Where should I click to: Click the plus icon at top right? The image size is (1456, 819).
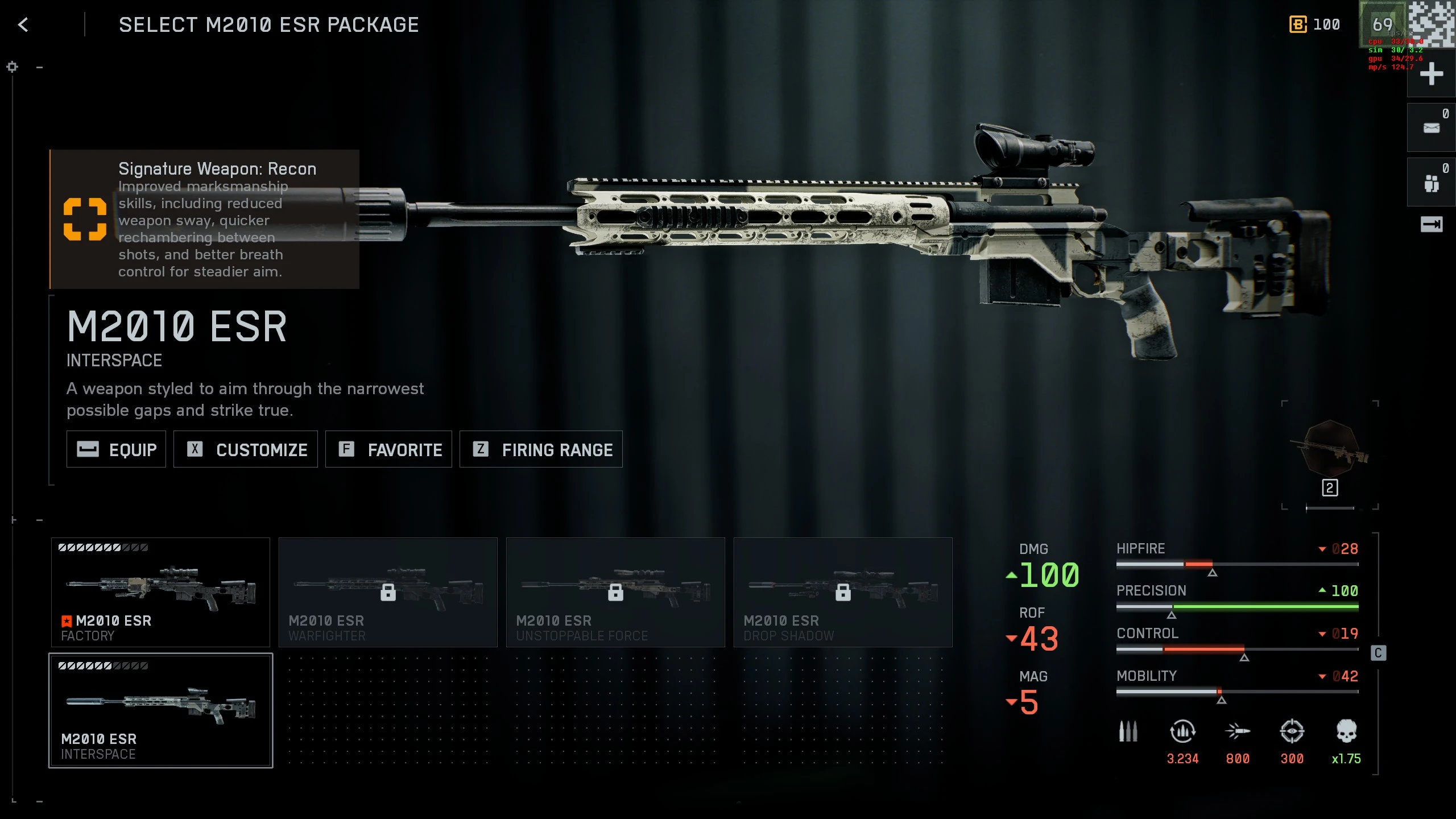[1431, 75]
